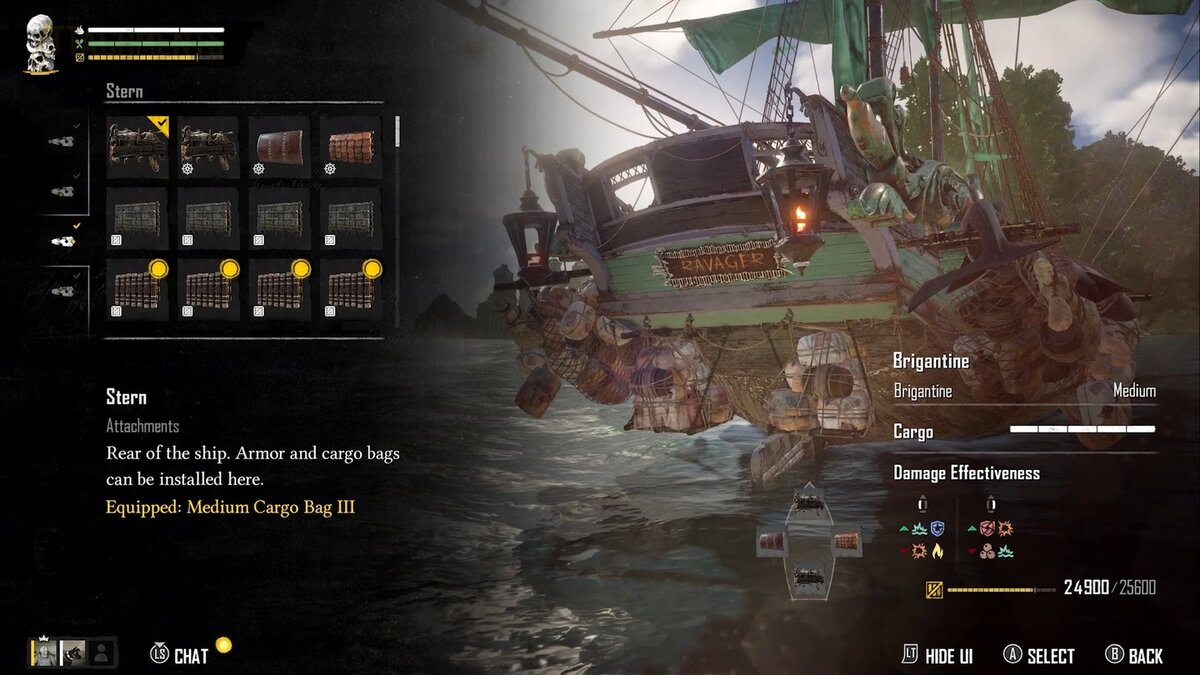Open the skull player emblem
Viewport: 1200px width, 675px height.
click(x=40, y=44)
